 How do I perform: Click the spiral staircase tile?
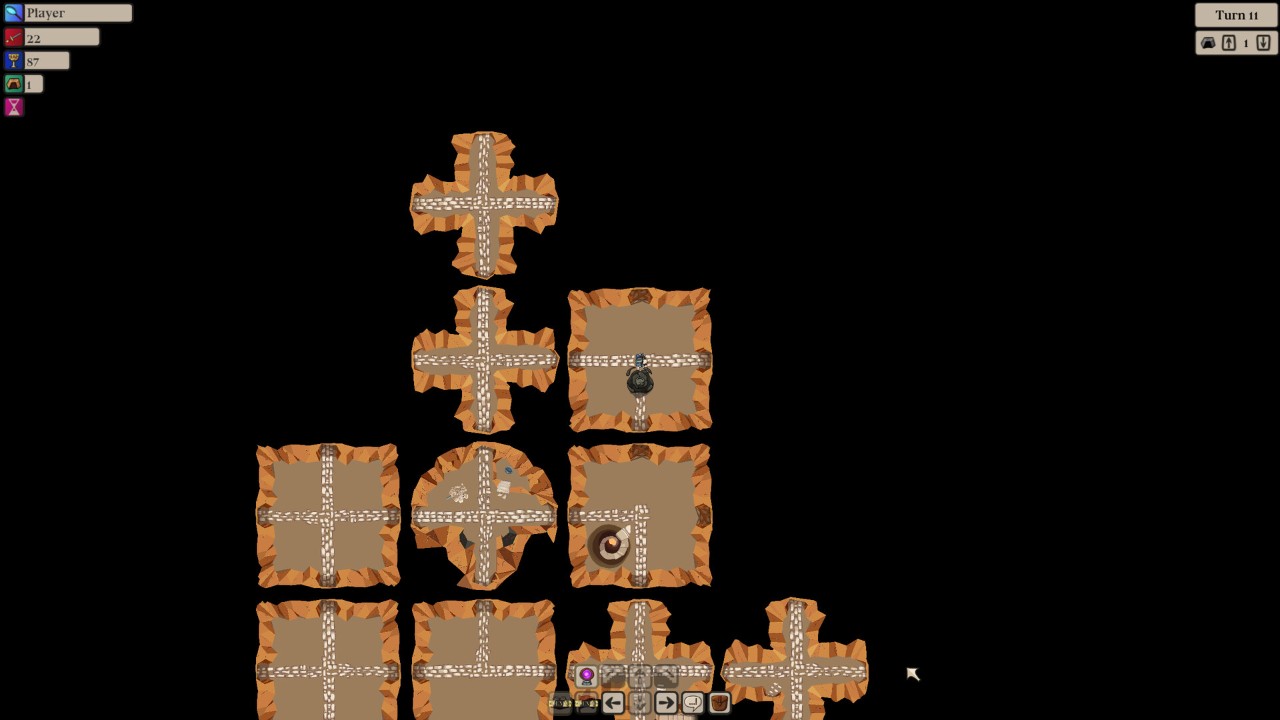coord(613,543)
